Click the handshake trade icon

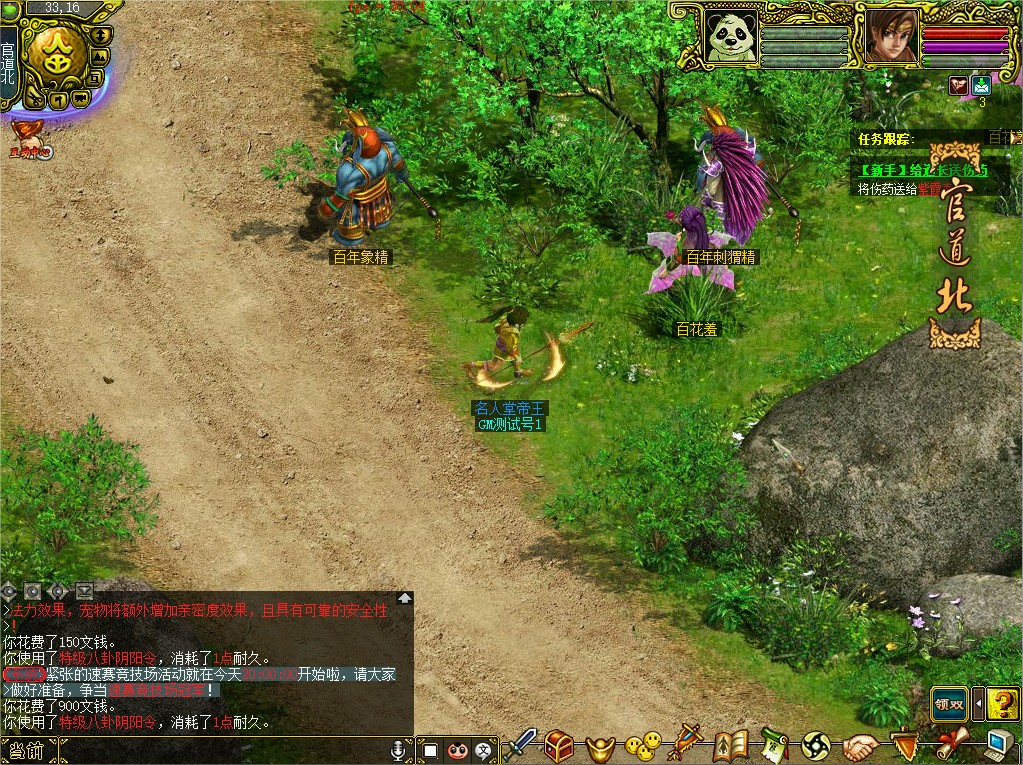click(859, 746)
